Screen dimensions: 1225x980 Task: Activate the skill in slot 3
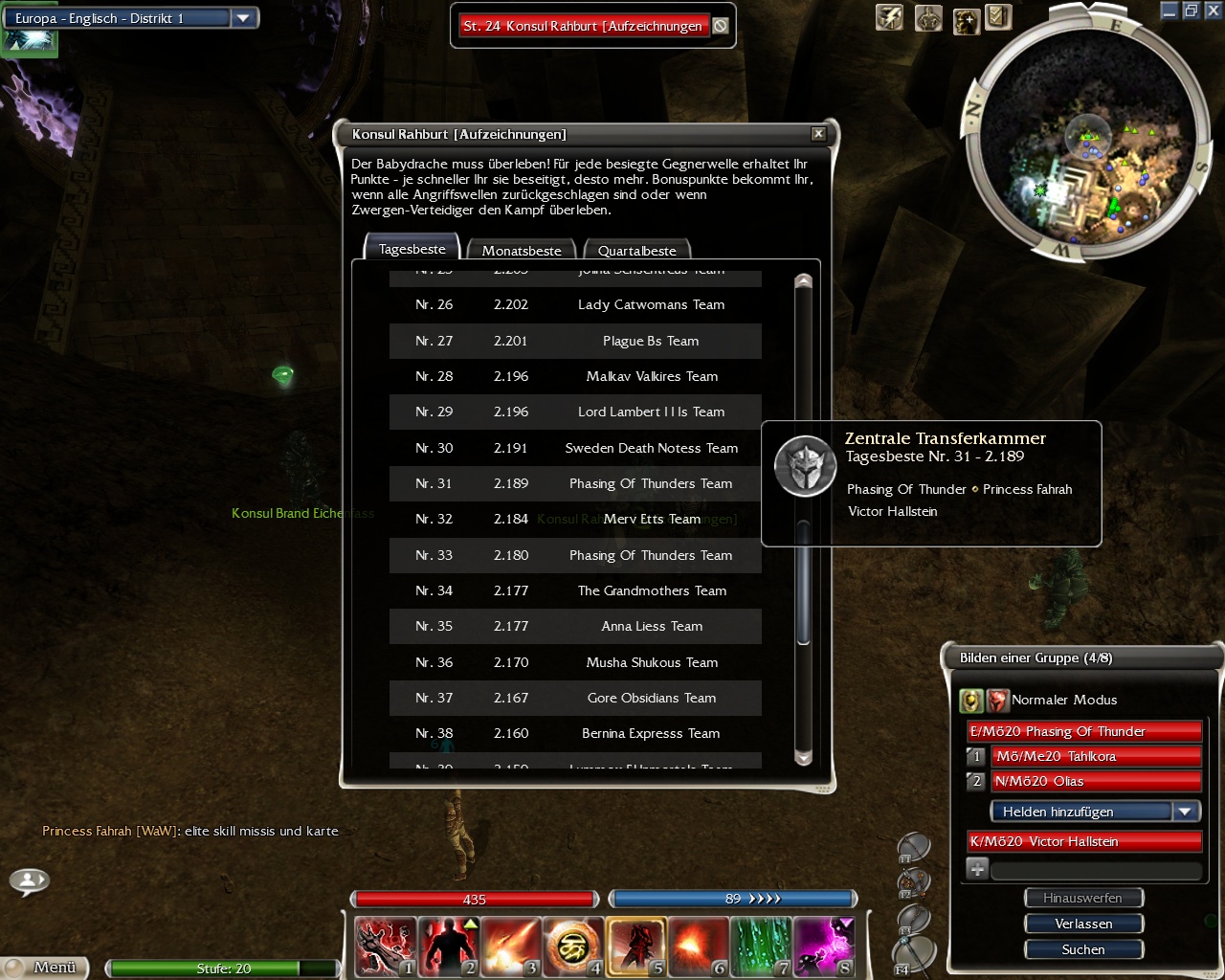[510, 947]
